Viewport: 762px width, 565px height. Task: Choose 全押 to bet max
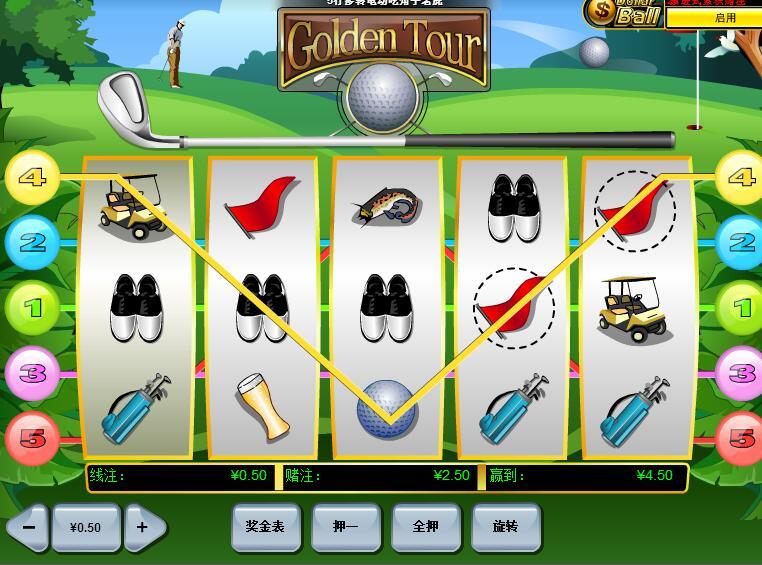[x=426, y=526]
